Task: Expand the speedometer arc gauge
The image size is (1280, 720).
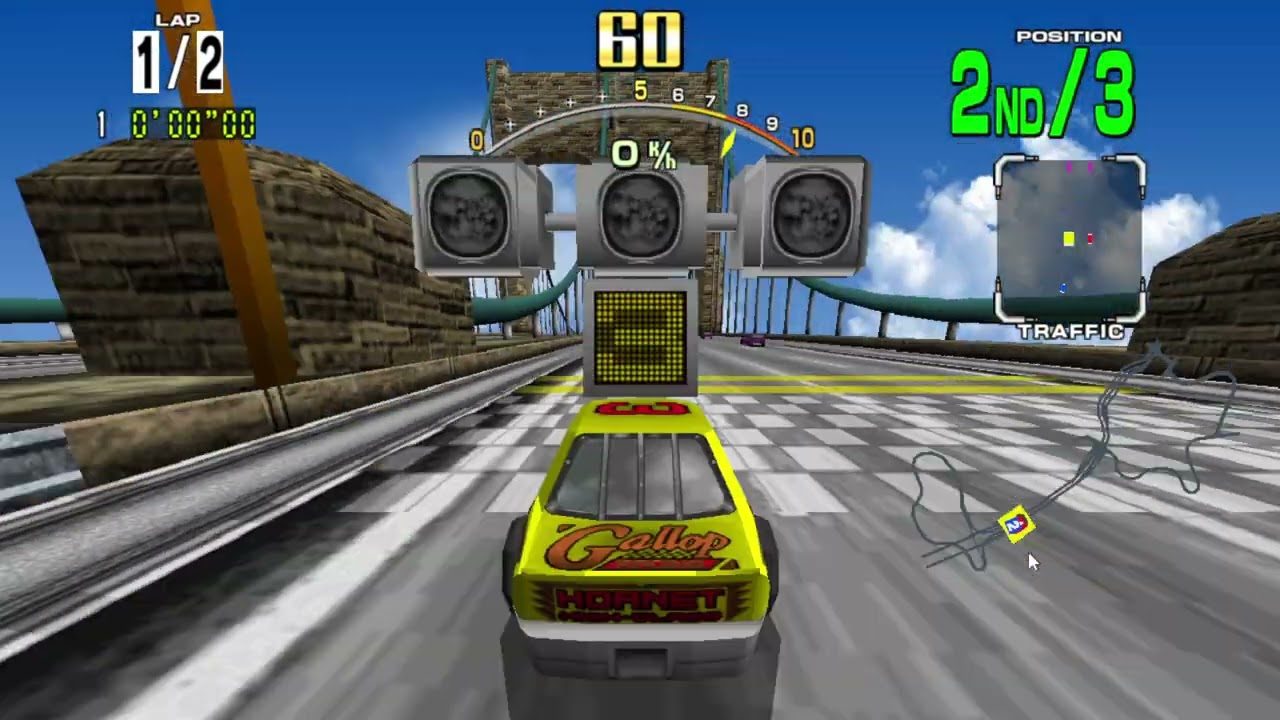Action: (640, 105)
